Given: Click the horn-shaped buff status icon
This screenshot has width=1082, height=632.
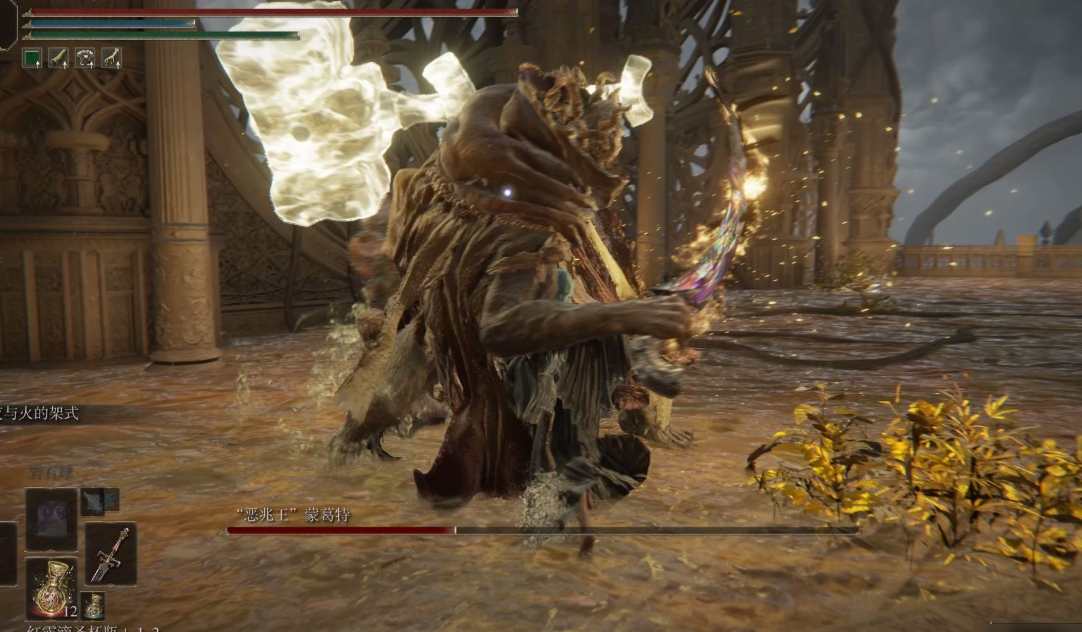Looking at the screenshot, I should coord(58,58).
